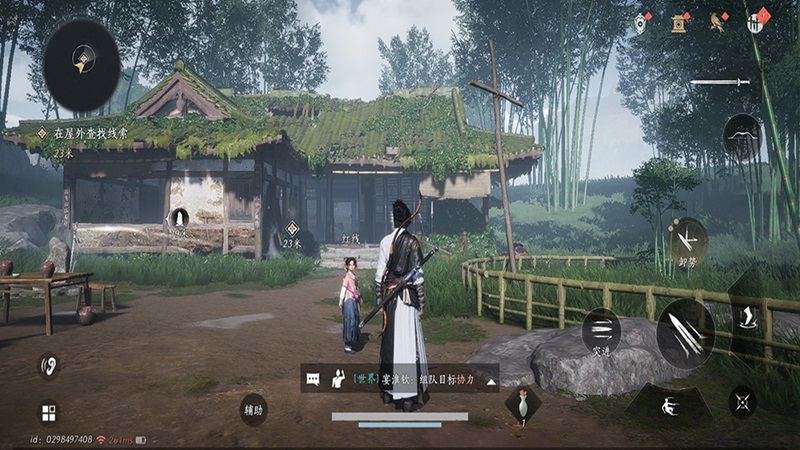800x450 pixels.
Task: Open the shield badge menu icon
Action: (x=641, y=21)
